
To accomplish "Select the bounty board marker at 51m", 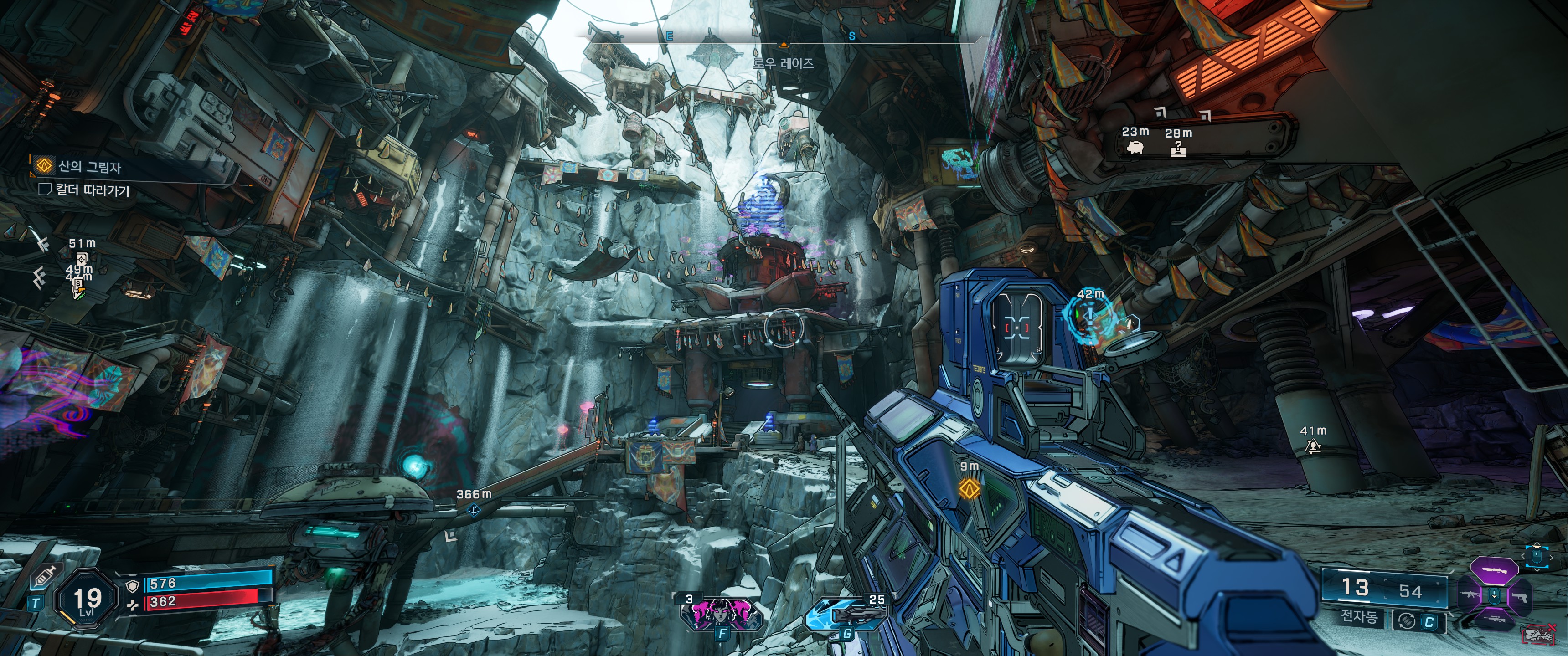I will pyautogui.click(x=82, y=258).
